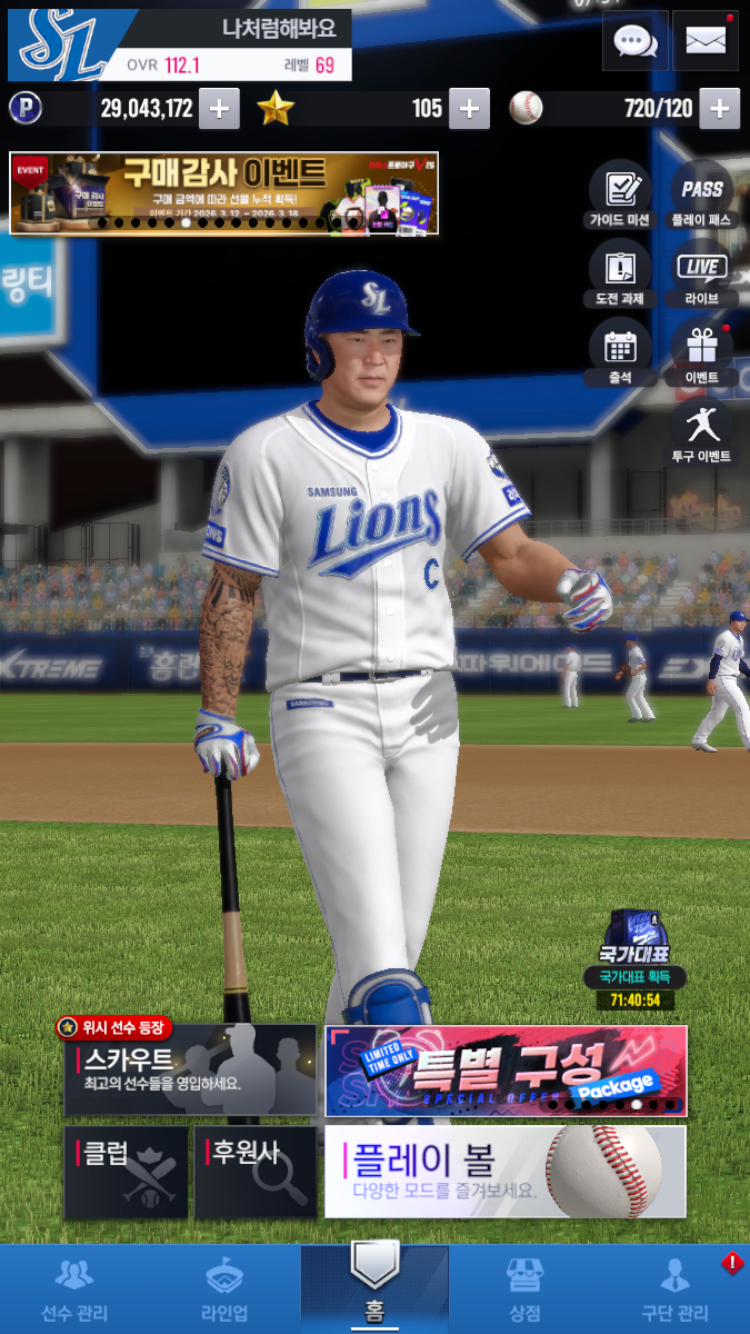Open 투구 이벤트 pitching event

tap(701, 432)
